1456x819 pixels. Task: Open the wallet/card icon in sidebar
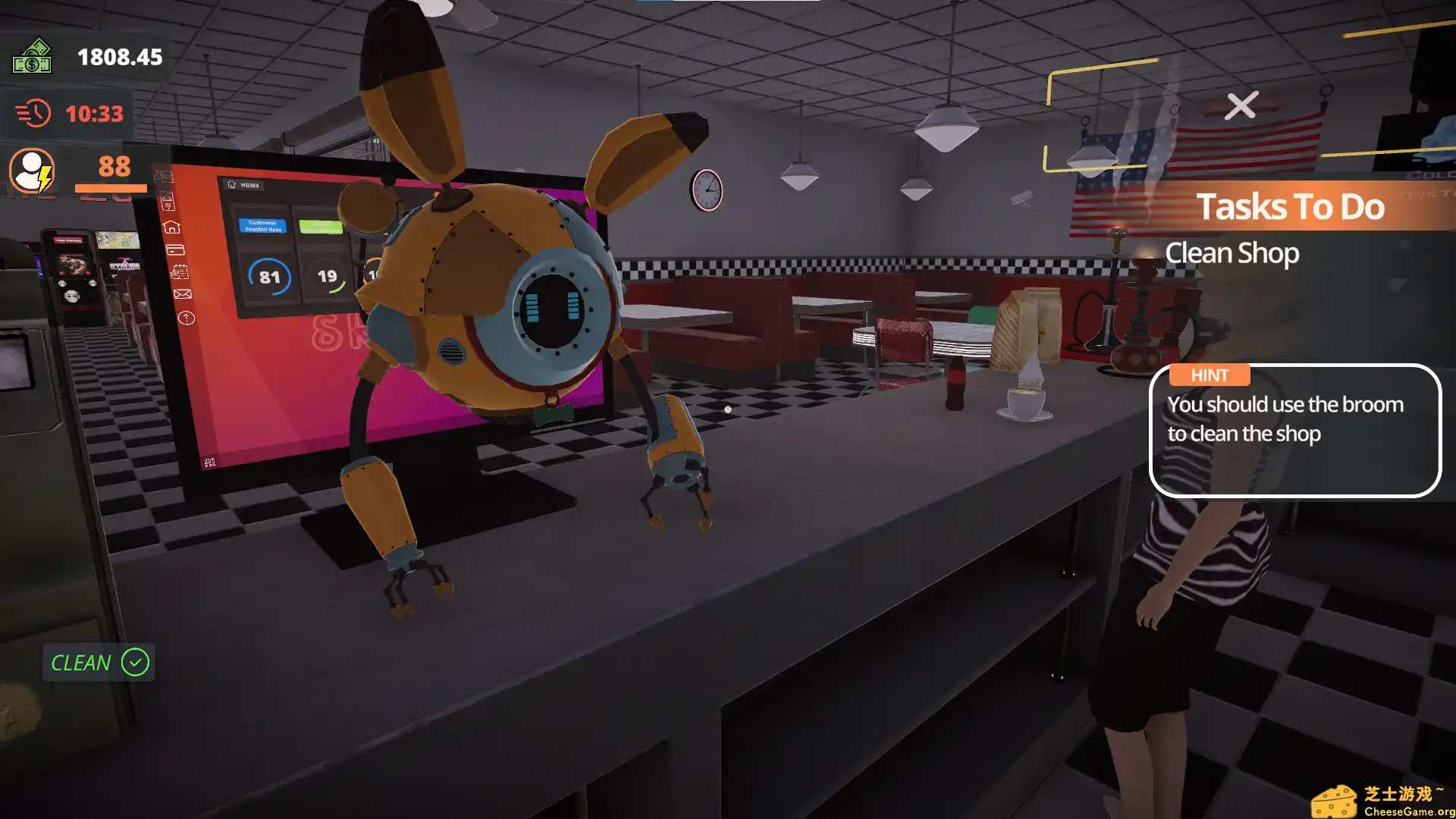tap(176, 250)
